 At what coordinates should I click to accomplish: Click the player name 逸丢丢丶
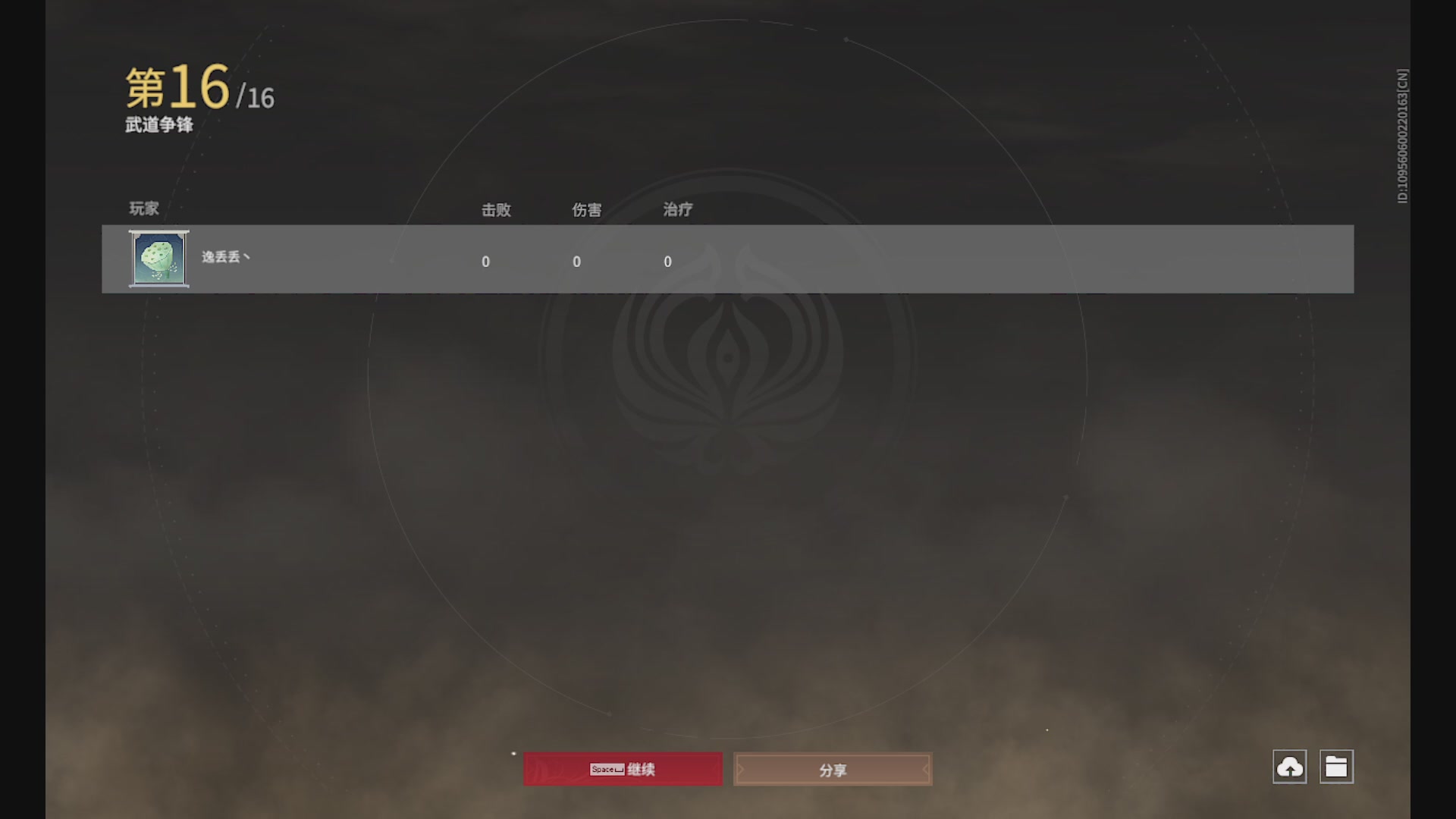225,259
